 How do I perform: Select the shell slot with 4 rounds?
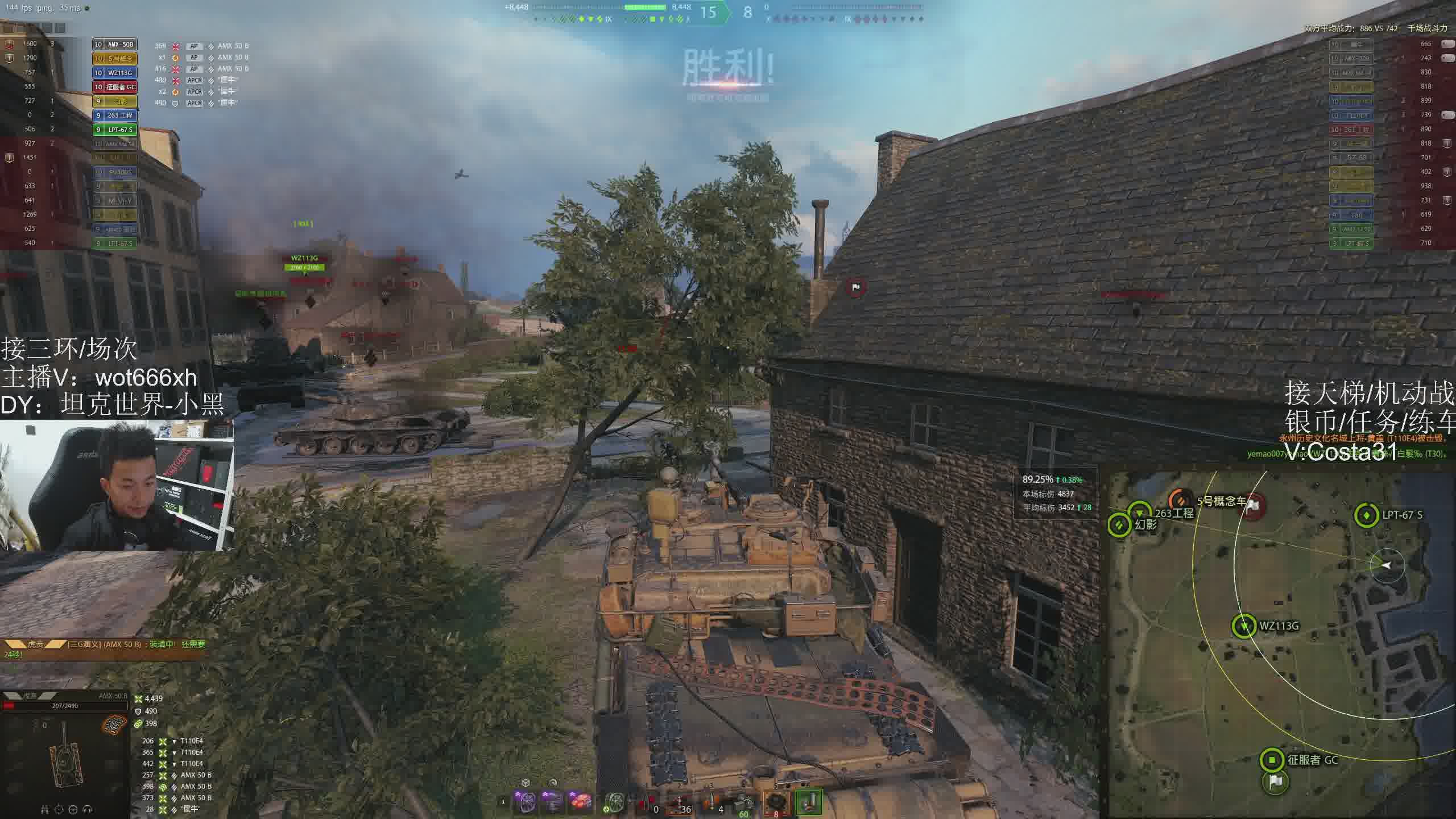tap(713, 803)
